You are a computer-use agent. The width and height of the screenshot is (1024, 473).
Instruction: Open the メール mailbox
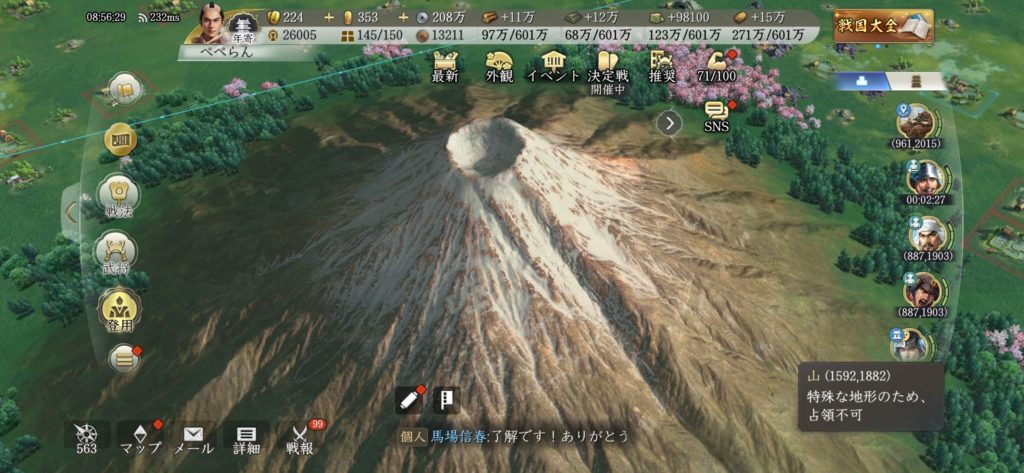click(194, 438)
